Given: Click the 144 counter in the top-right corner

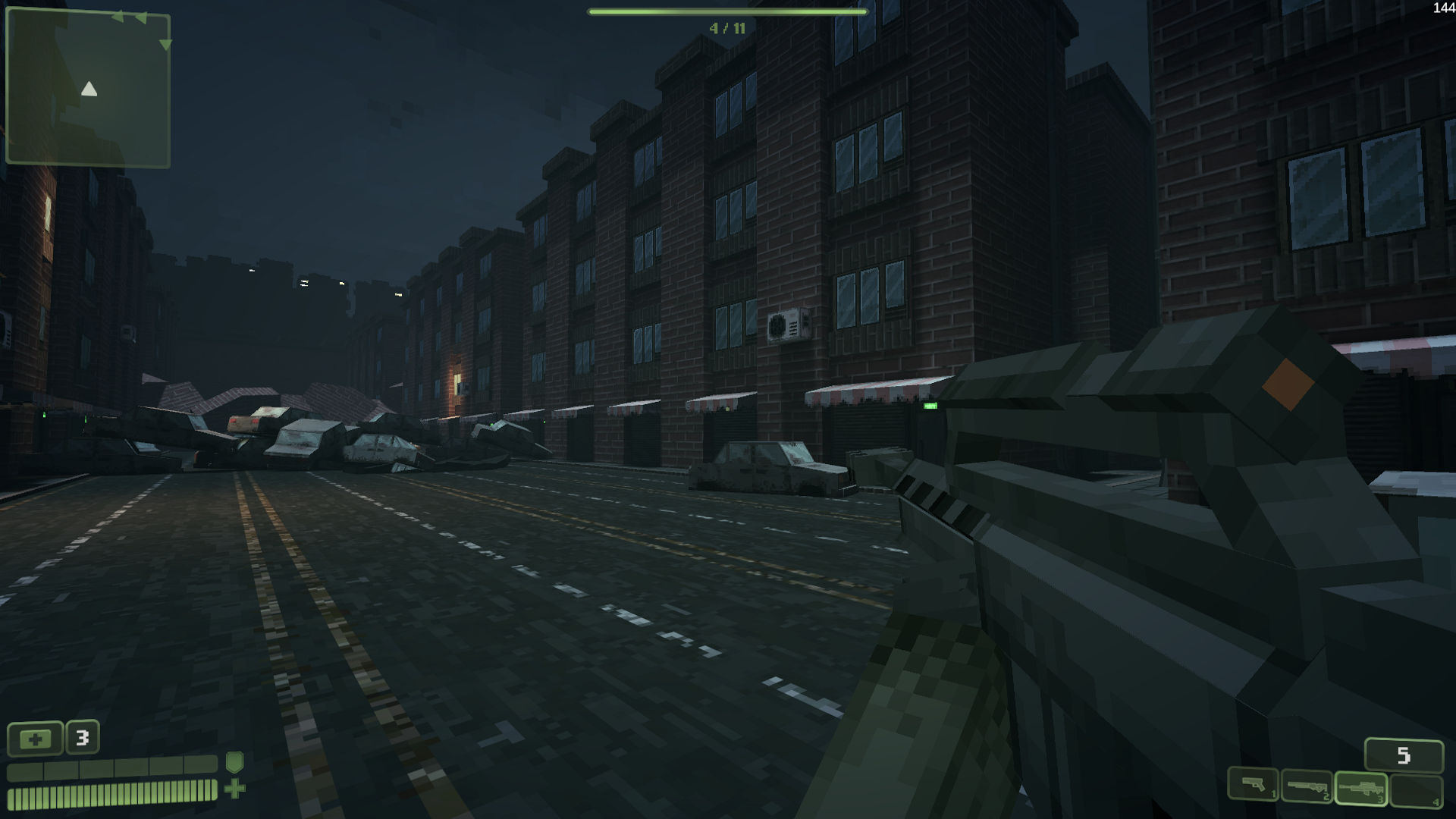Looking at the screenshot, I should point(1442,9).
